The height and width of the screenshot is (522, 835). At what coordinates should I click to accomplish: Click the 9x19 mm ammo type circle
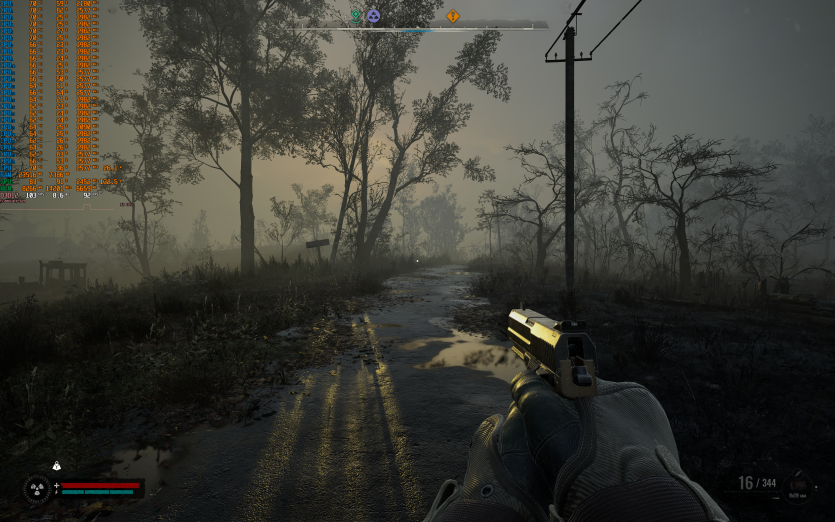(798, 485)
